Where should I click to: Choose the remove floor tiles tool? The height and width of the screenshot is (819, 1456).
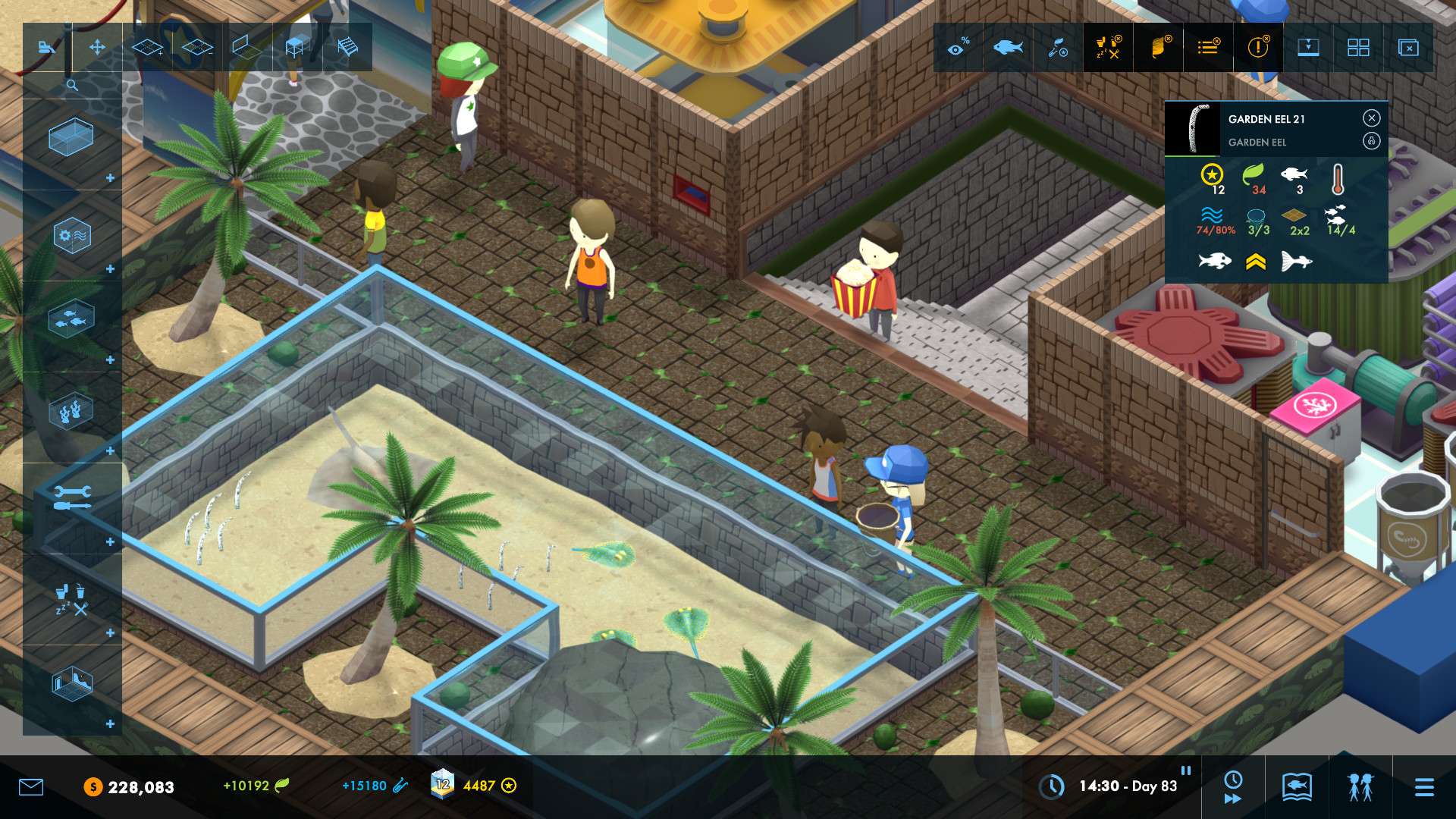(x=197, y=47)
